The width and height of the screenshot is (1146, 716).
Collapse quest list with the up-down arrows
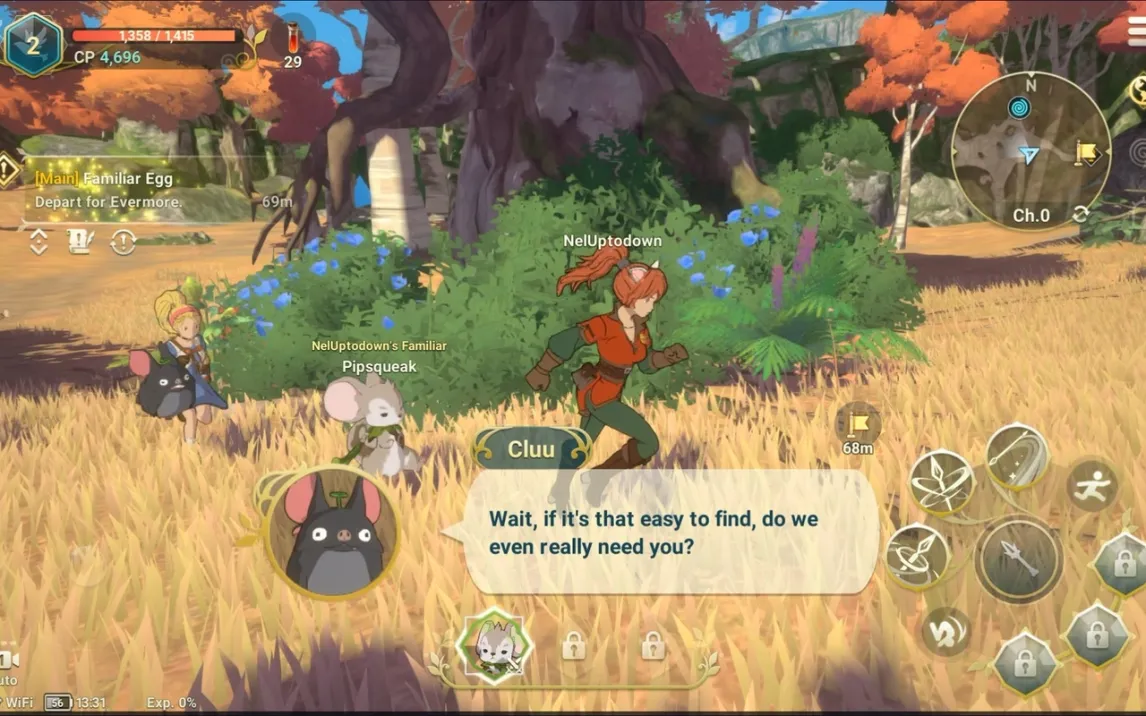39,242
